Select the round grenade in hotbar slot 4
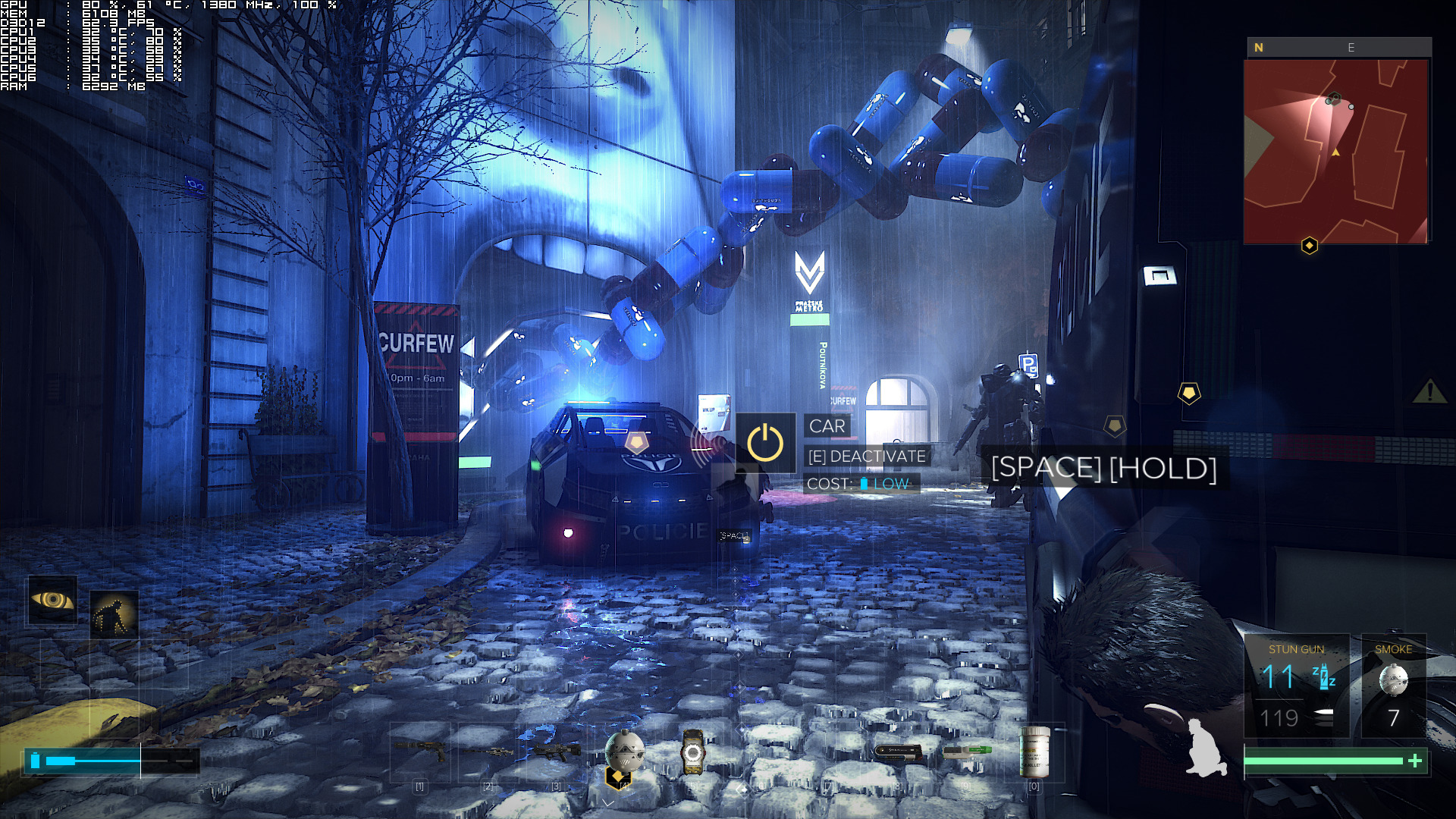 click(x=624, y=751)
